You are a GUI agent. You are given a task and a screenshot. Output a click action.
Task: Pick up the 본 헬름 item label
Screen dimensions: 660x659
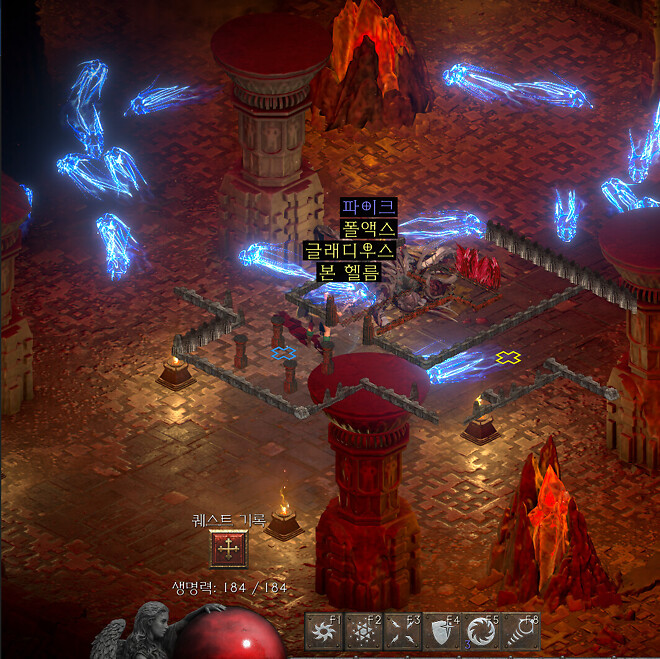pos(349,270)
